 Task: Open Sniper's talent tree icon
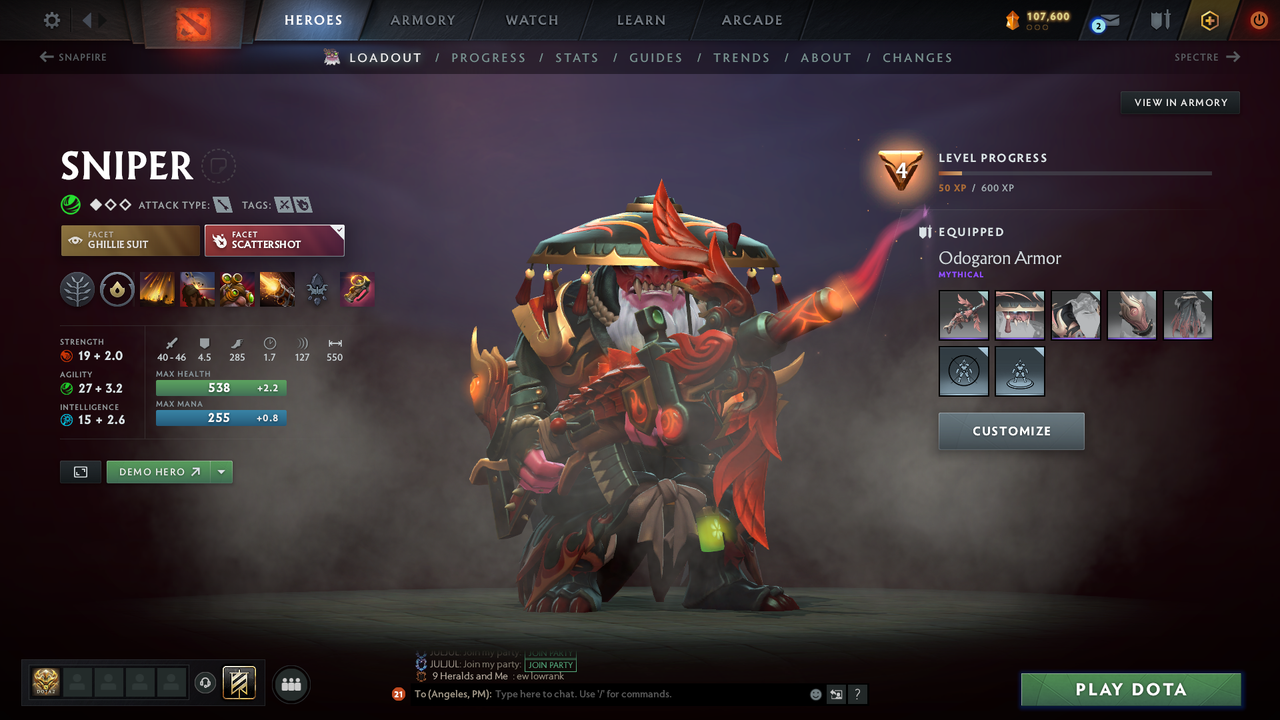coord(77,289)
